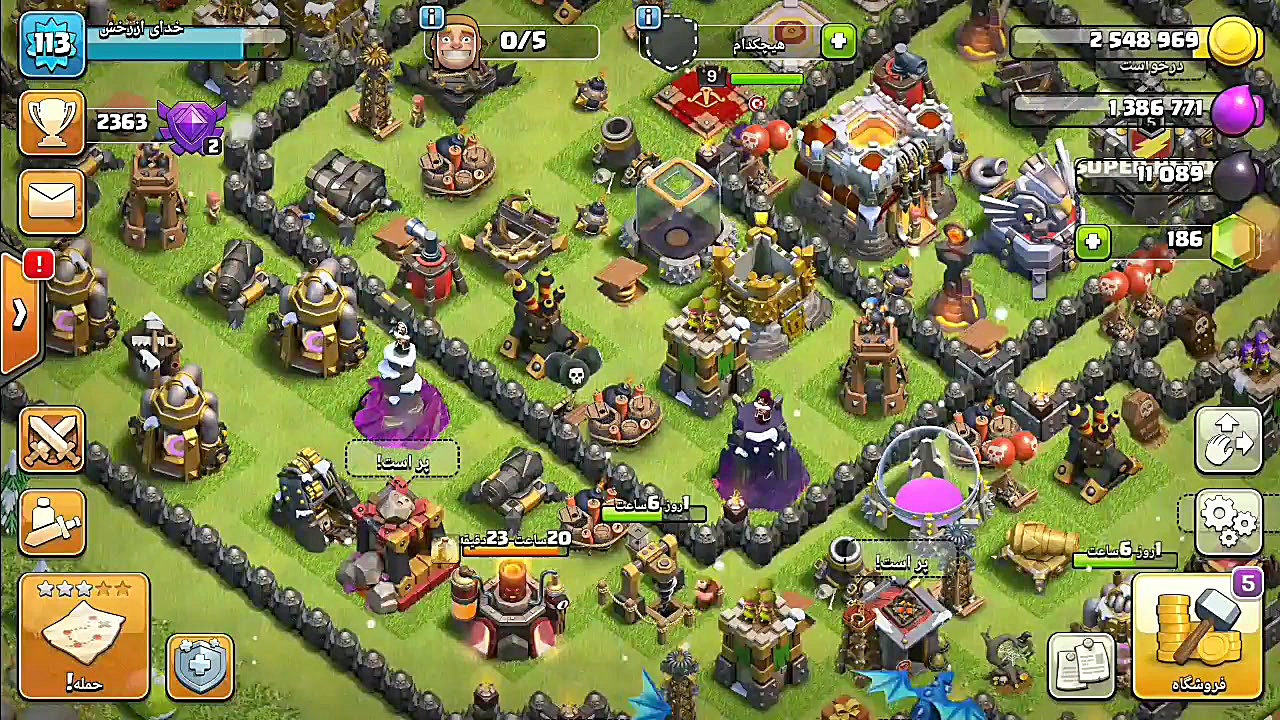Expand the orange side arrow panel
Screen dimensions: 1280x720
click(x=19, y=314)
